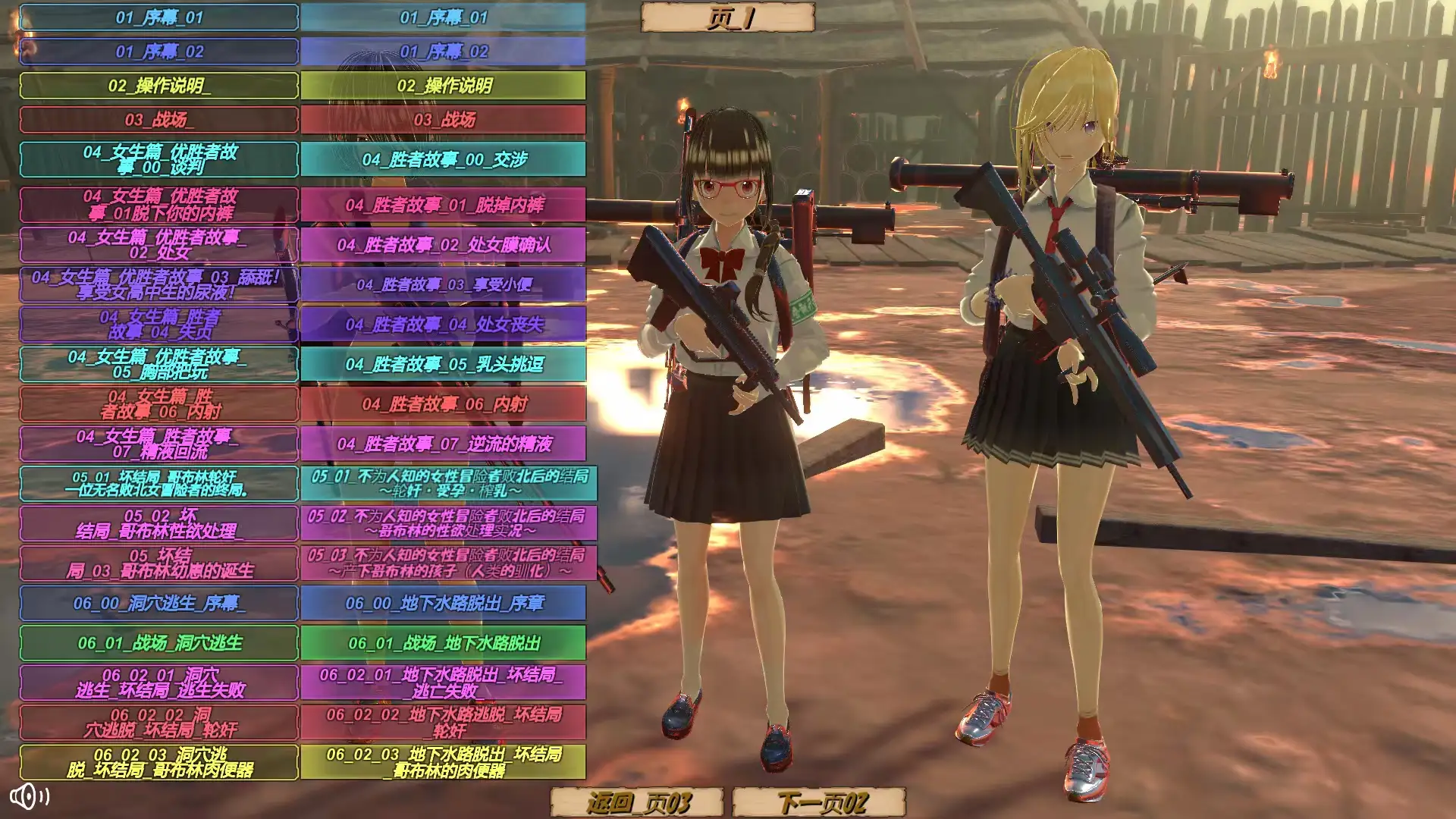Screen dimensions: 1456x819
Task: Go to next page with 下一页02
Action: pyautogui.click(x=820, y=802)
